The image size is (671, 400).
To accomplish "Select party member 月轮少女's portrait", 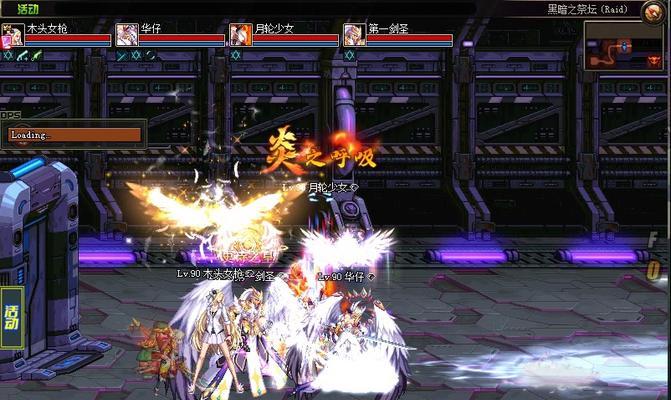I will (x=241, y=36).
